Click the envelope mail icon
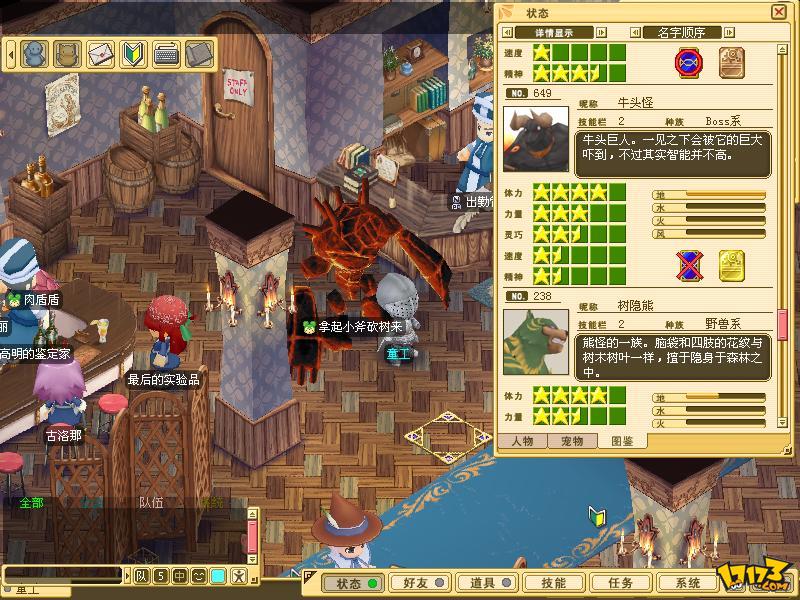This screenshot has height=600, width=800. point(101,53)
